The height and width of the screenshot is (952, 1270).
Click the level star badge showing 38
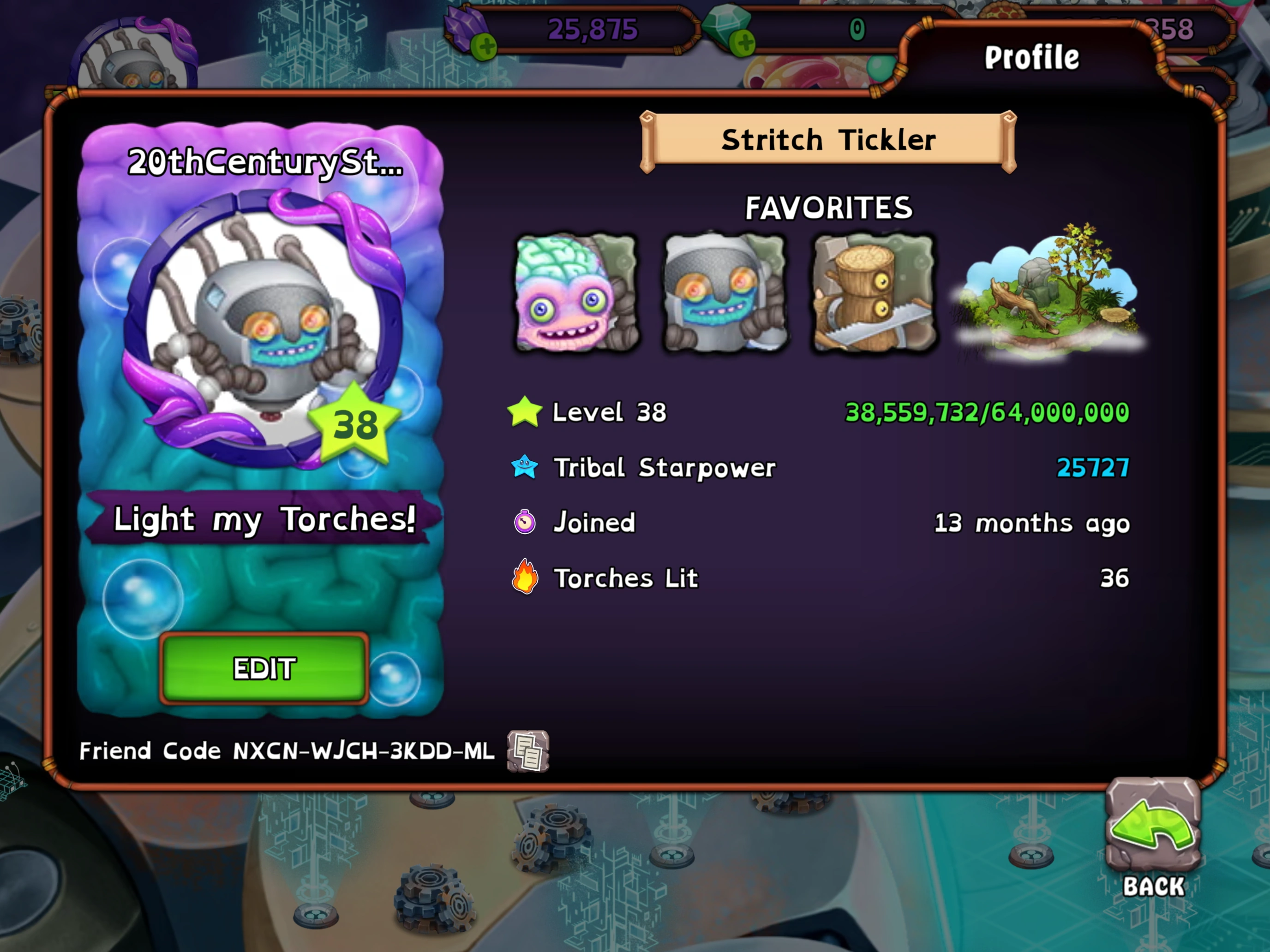354,425
